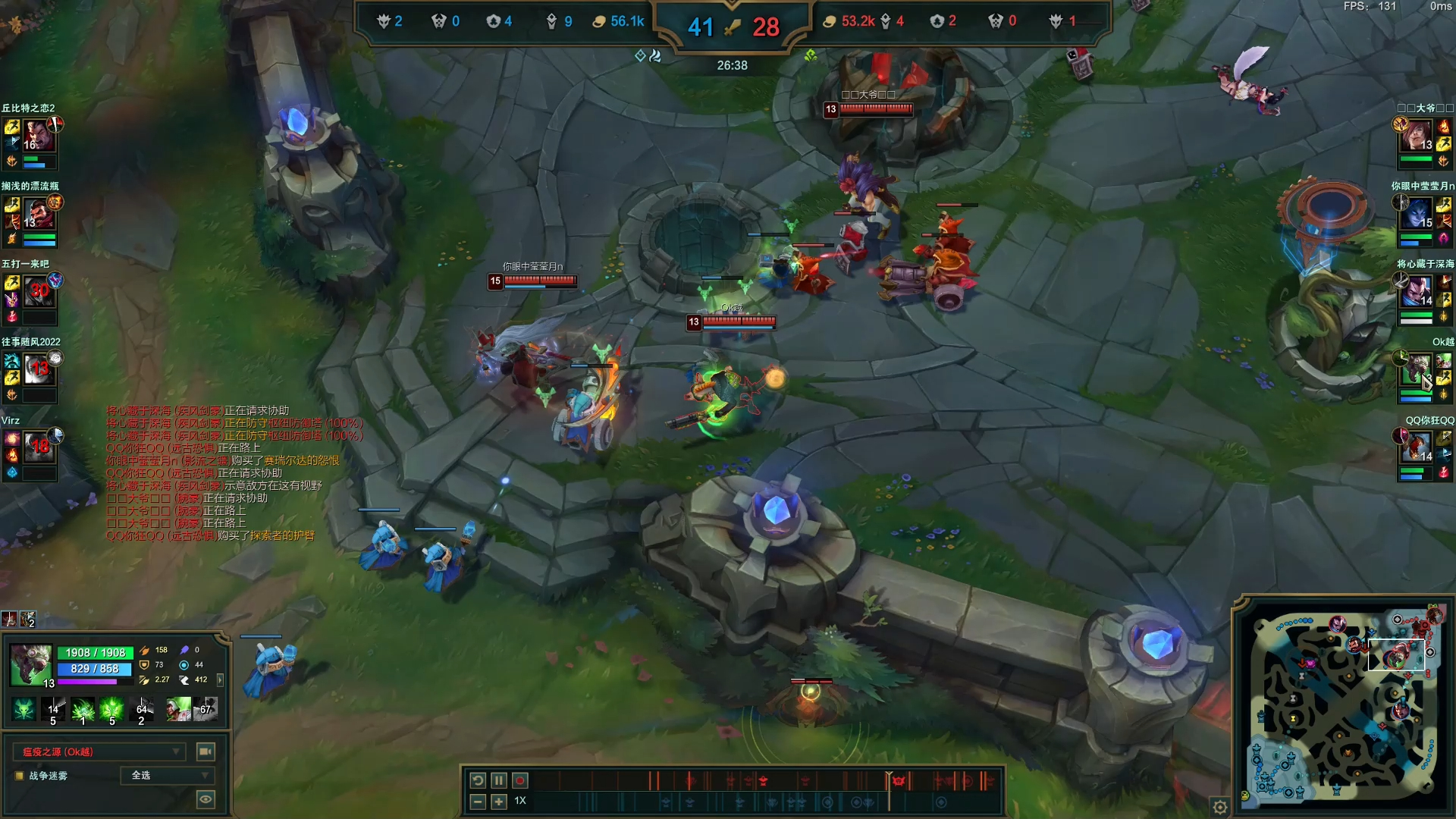Image resolution: width=1456 pixels, height=819 pixels.
Task: Open the followed-champion dropdown showing Ok越
Action: [99, 752]
